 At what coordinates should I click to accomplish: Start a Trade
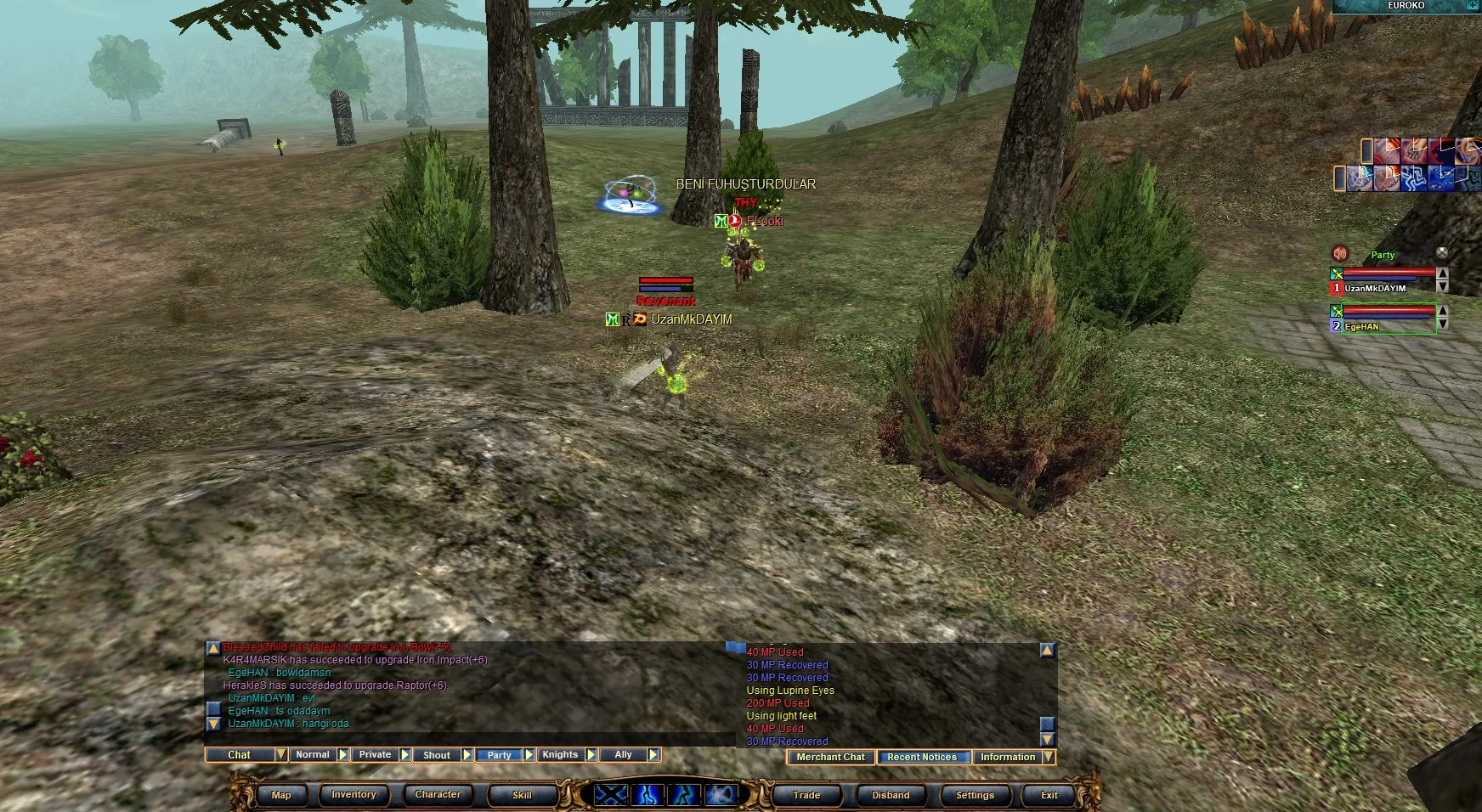tap(806, 795)
